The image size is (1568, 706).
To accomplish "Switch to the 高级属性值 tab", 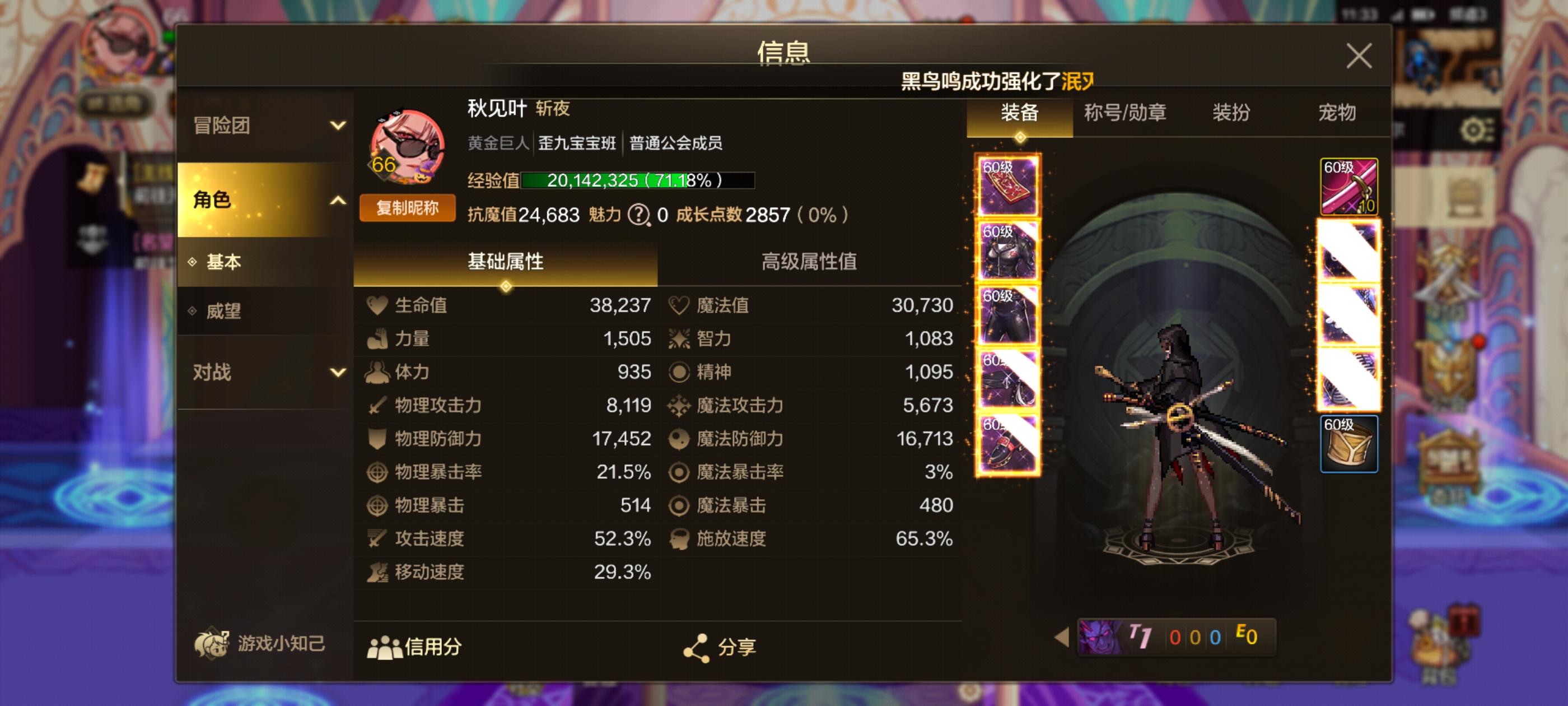I will click(810, 262).
